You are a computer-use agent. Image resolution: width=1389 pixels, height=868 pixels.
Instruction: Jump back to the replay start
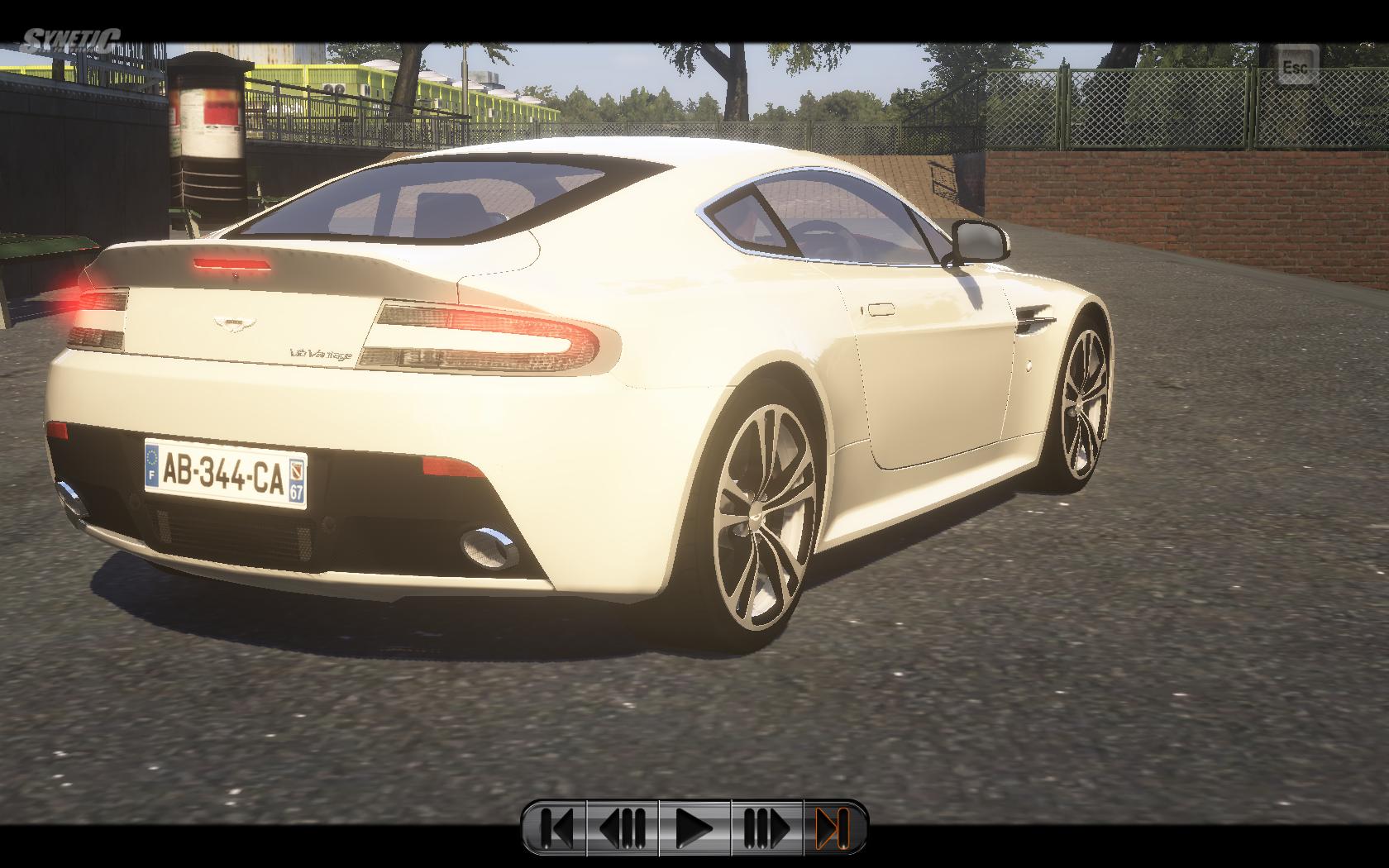[x=556, y=827]
